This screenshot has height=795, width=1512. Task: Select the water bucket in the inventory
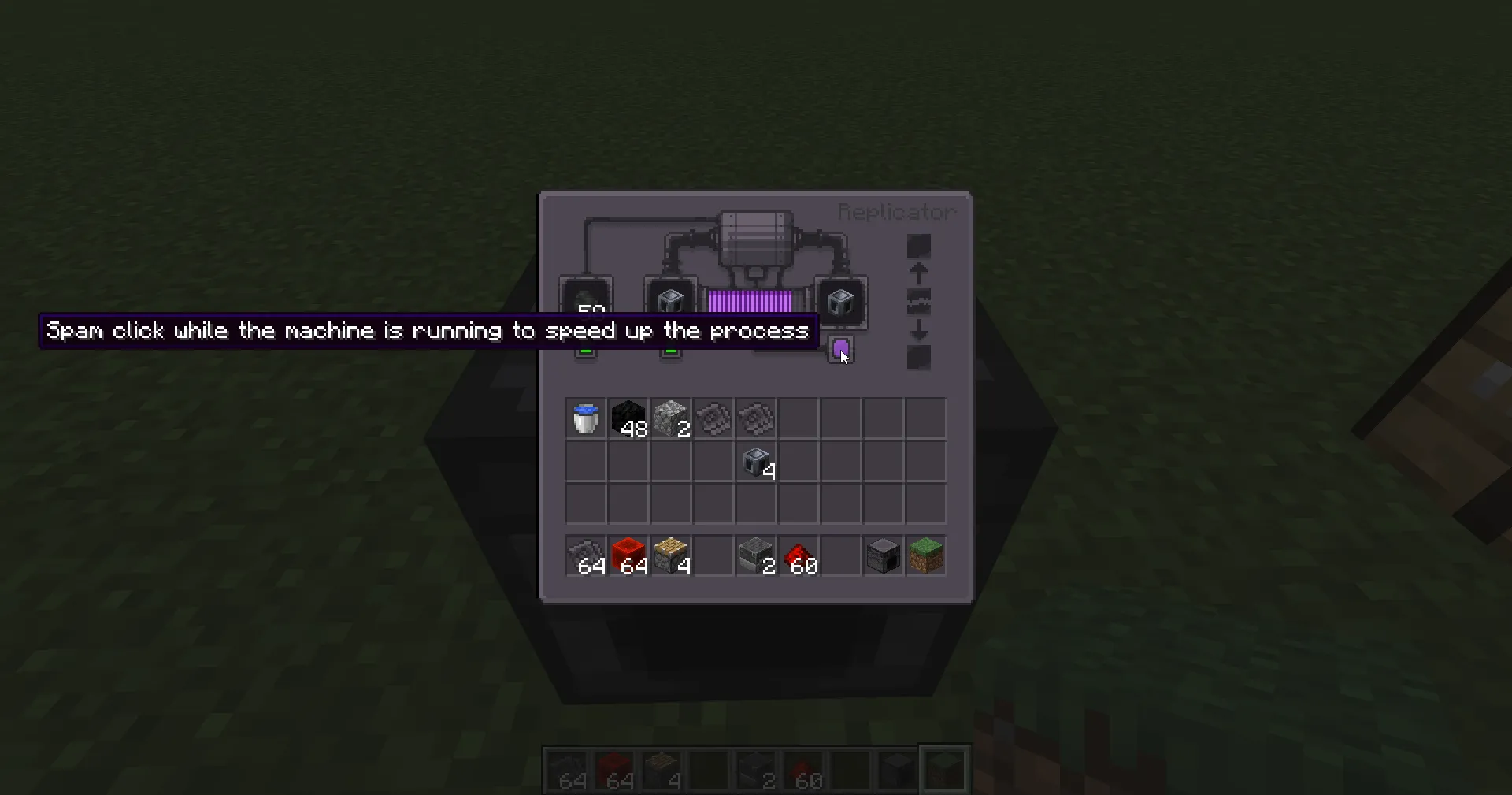(585, 418)
